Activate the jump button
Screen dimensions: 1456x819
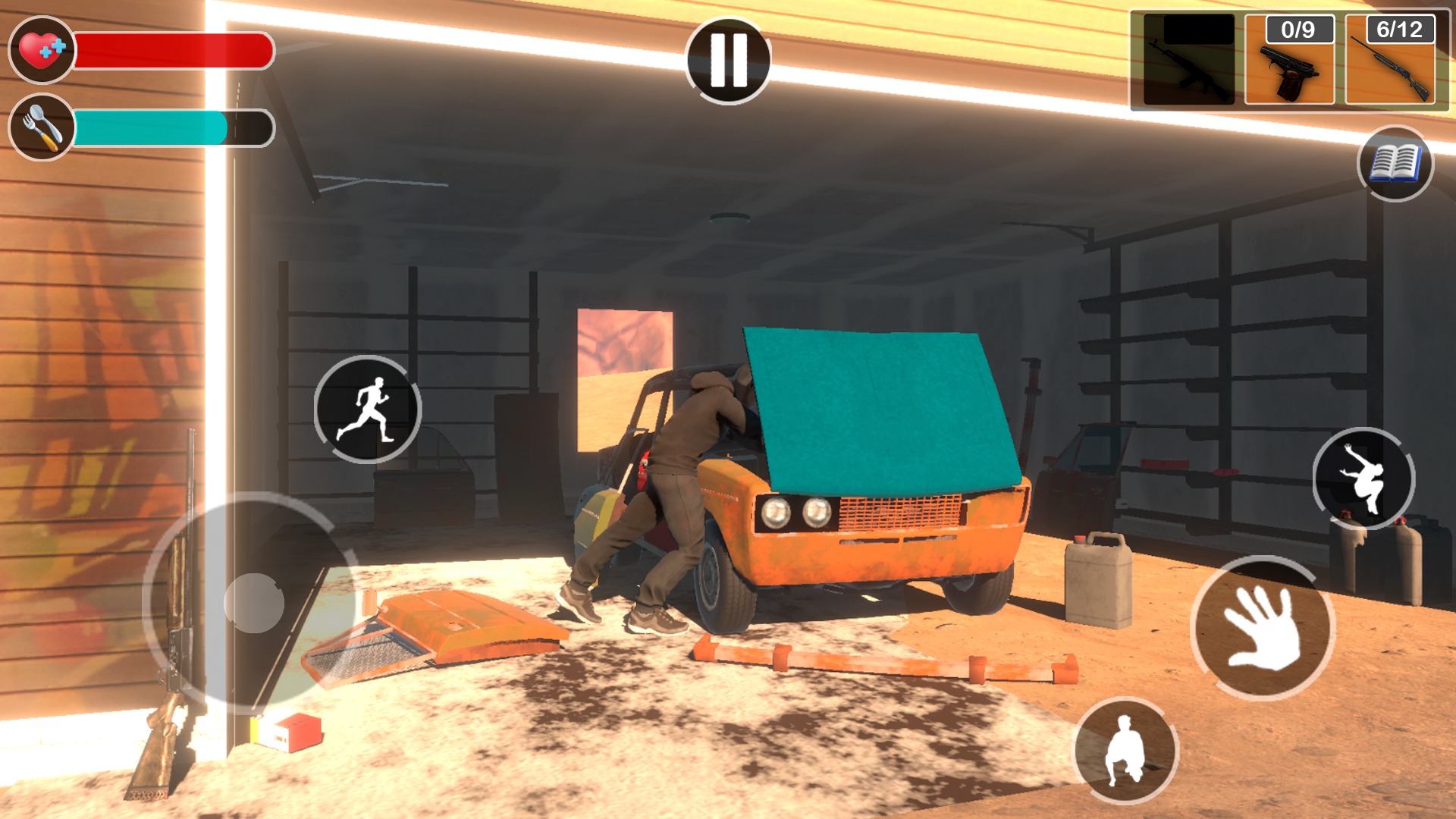[1363, 479]
